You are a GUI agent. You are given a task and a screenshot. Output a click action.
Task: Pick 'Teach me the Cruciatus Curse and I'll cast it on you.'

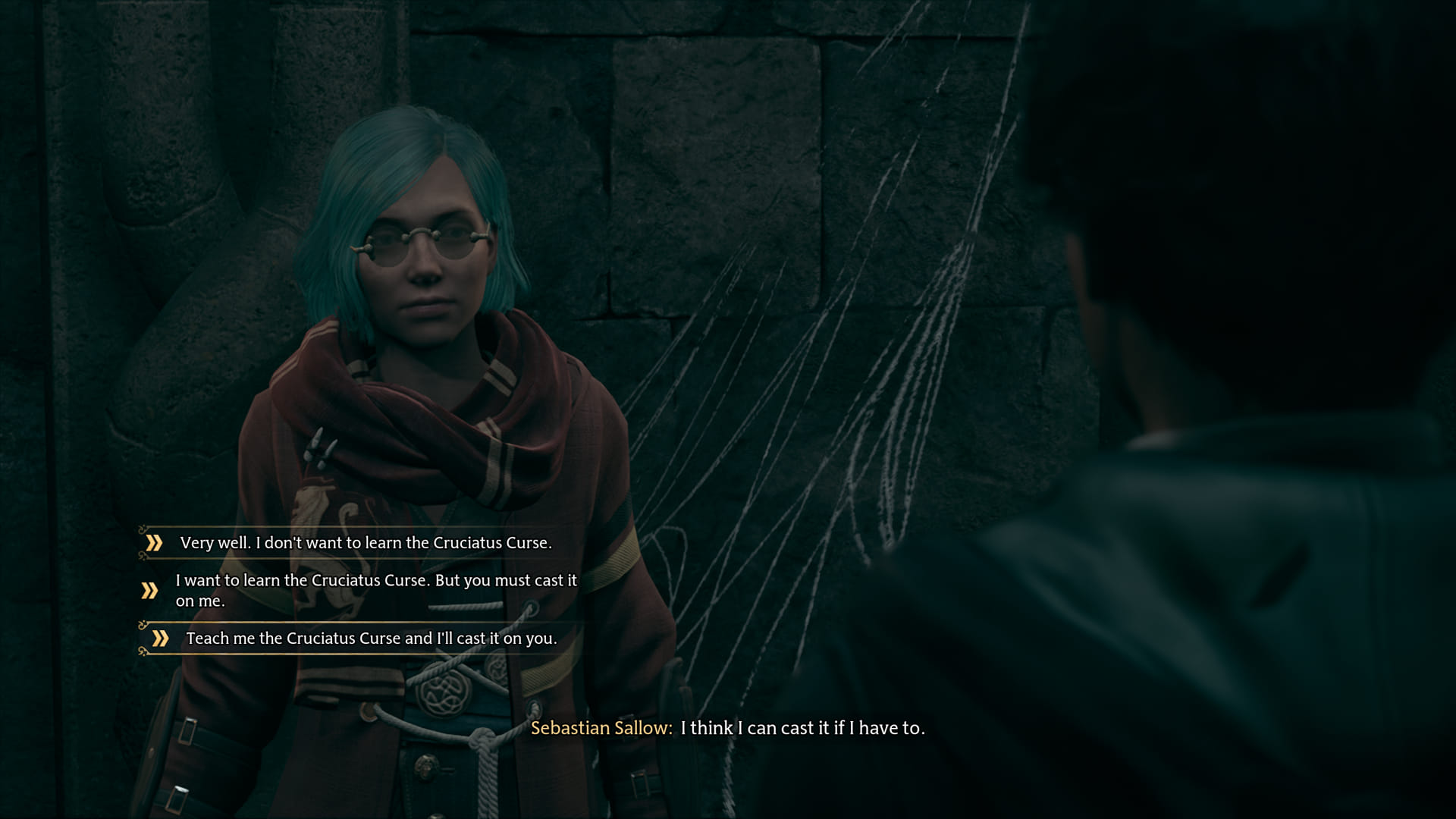tap(370, 639)
